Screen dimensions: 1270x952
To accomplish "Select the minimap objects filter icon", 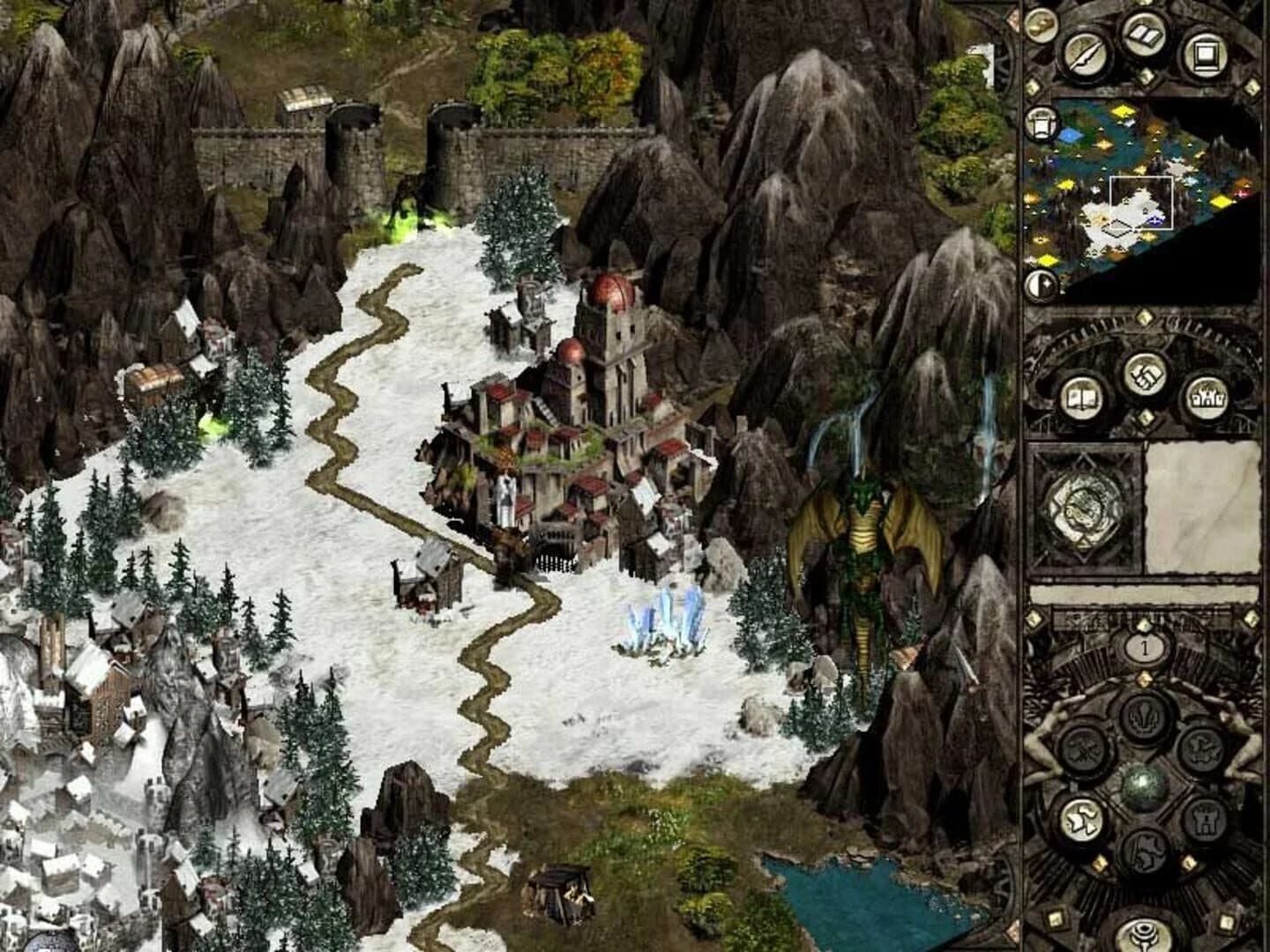I will (x=1042, y=123).
